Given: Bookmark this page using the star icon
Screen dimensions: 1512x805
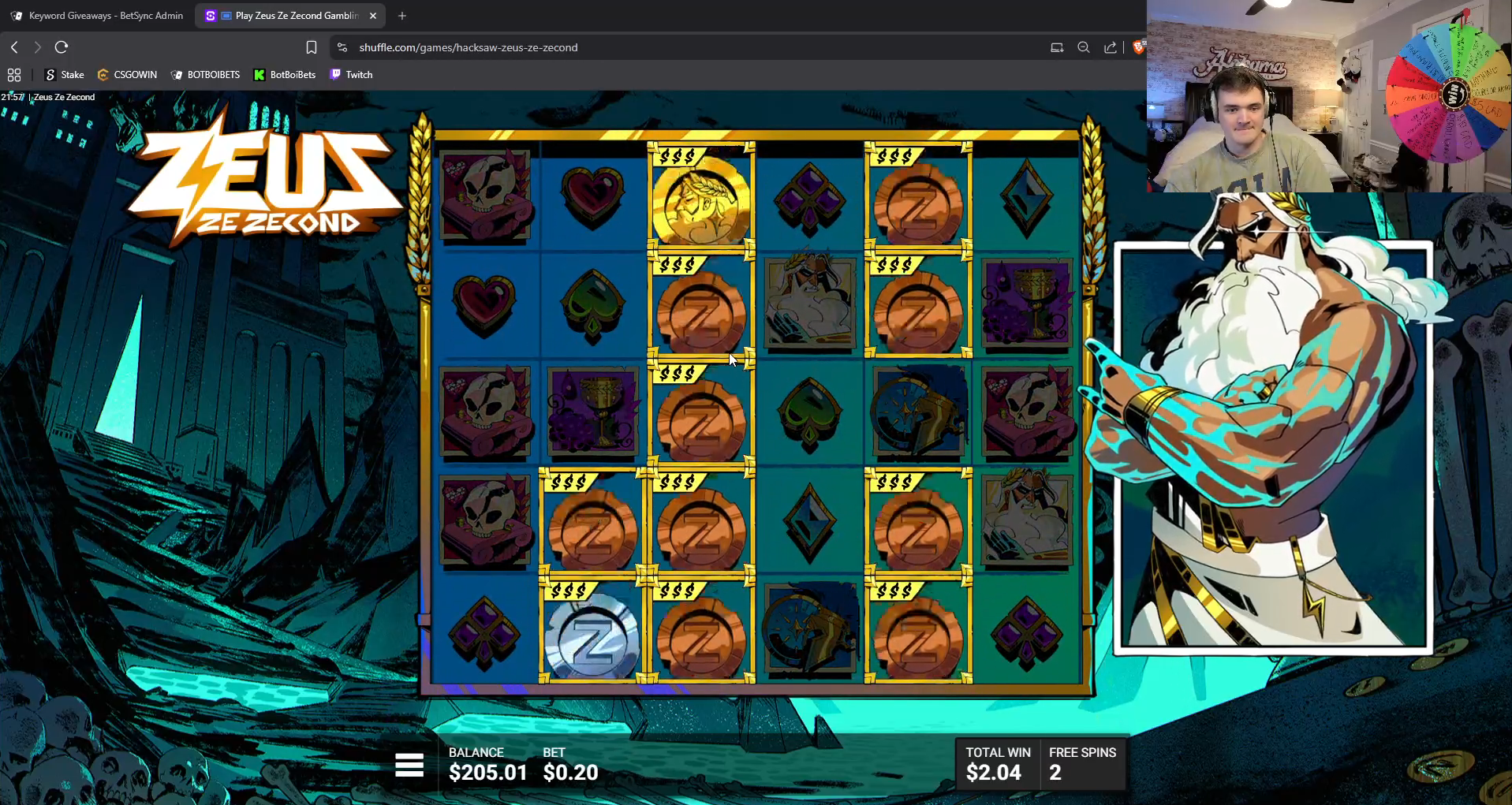Looking at the screenshot, I should pos(312,47).
